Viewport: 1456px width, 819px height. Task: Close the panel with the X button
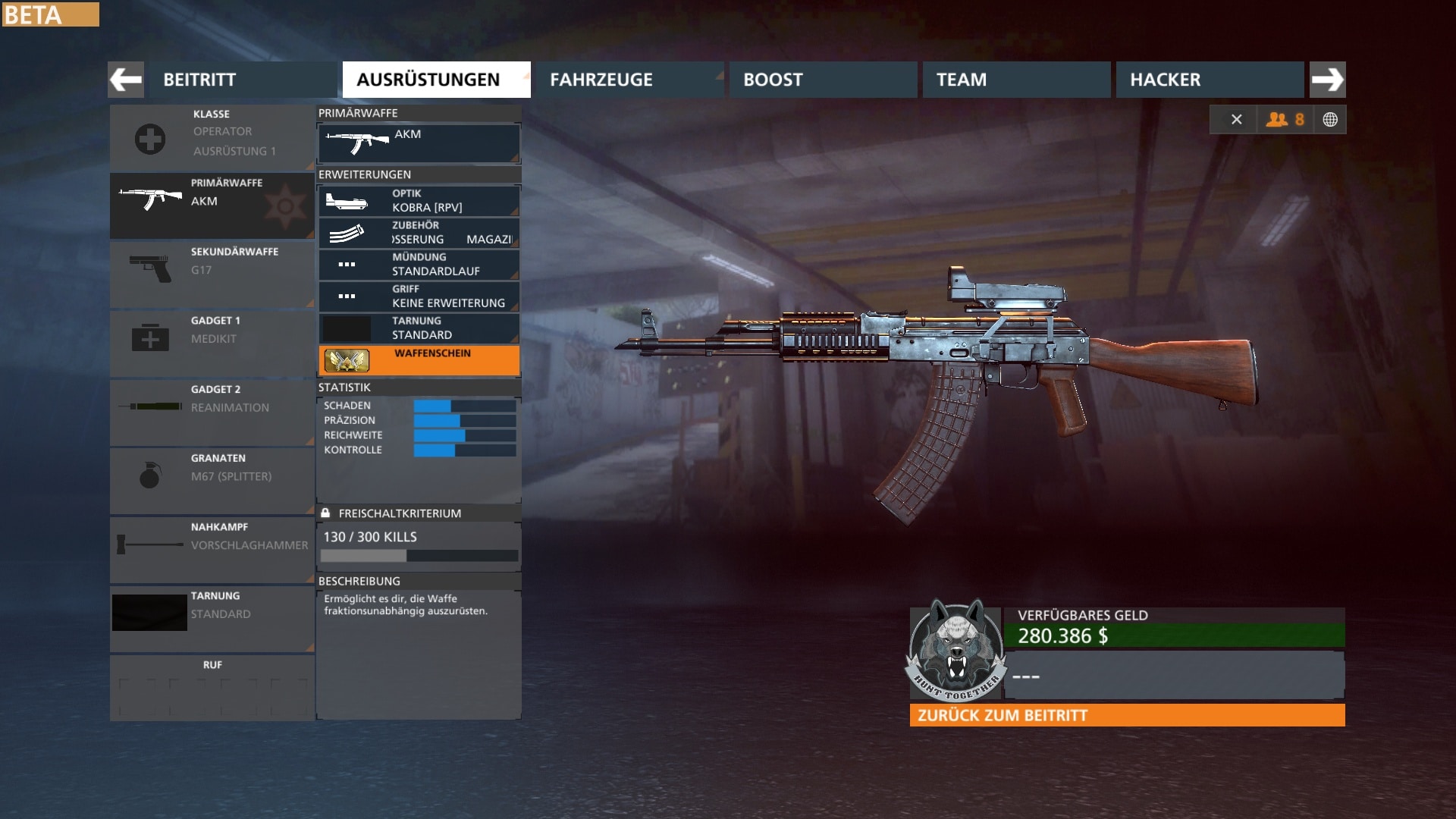[x=1236, y=120]
